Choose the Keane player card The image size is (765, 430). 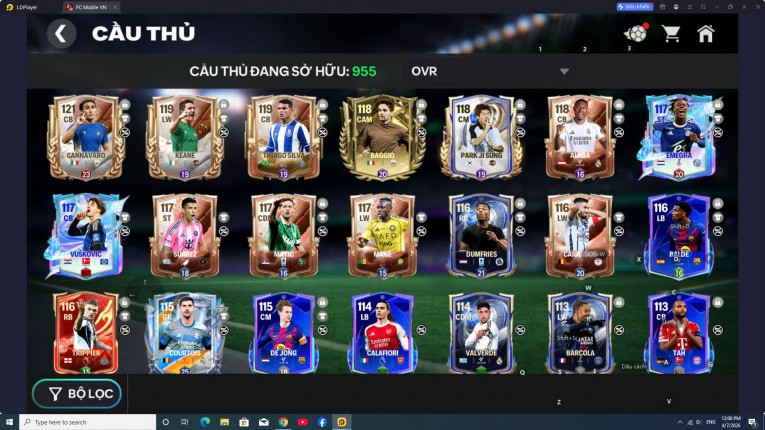click(184, 137)
